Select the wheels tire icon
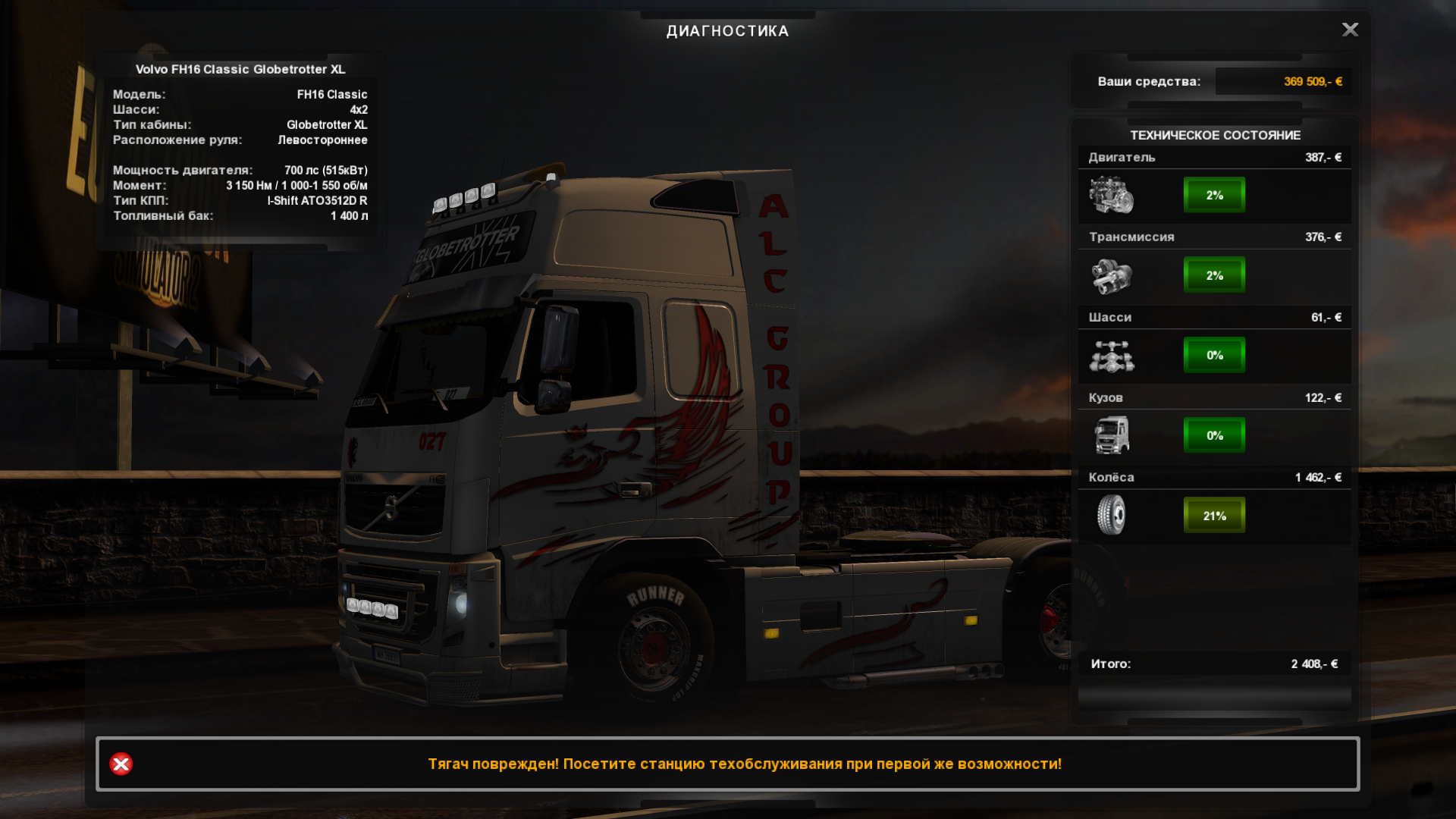This screenshot has height=819, width=1456. point(1111,515)
